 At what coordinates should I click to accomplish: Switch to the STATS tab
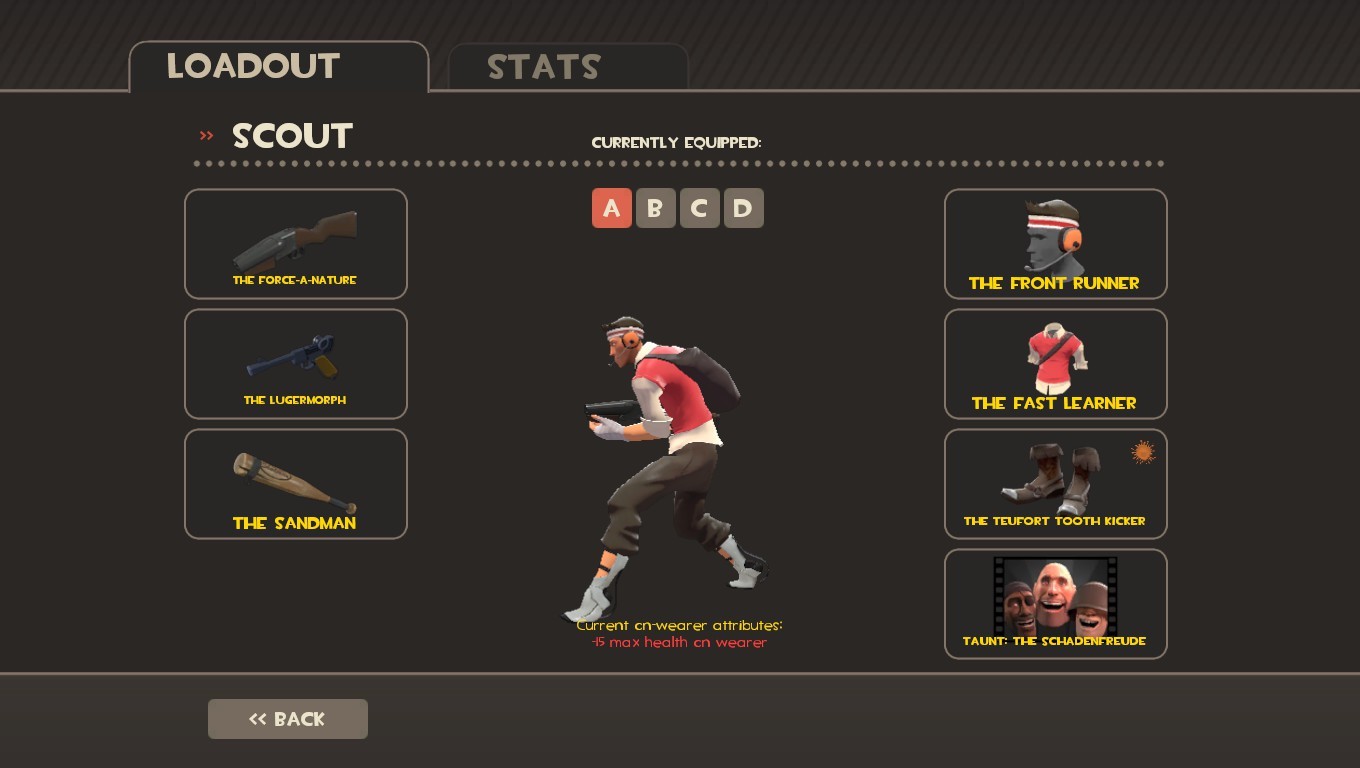click(544, 67)
